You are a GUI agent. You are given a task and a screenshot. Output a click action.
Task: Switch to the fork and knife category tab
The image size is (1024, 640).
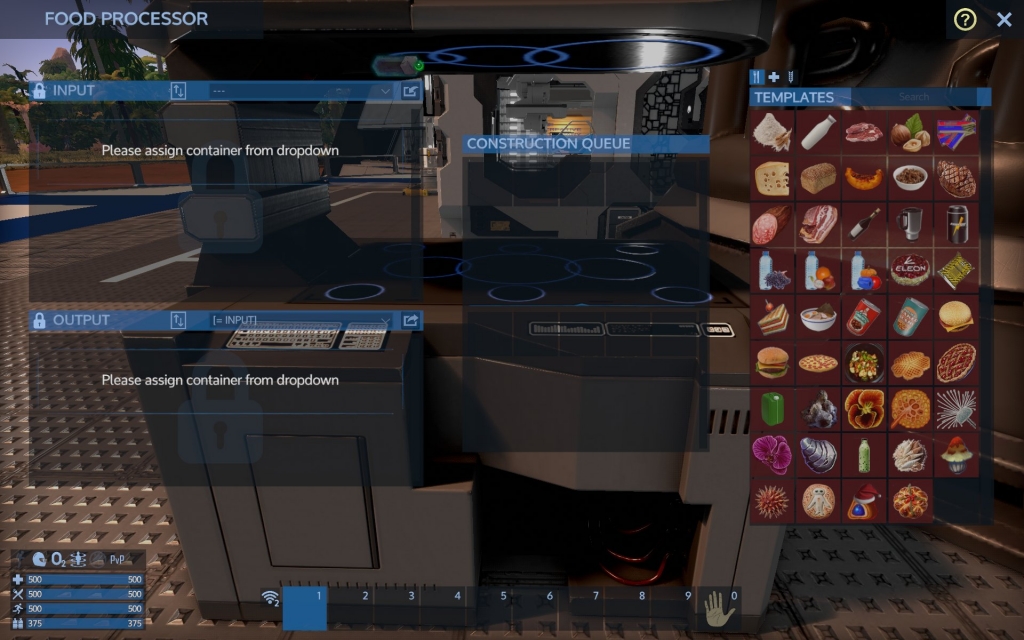758,77
